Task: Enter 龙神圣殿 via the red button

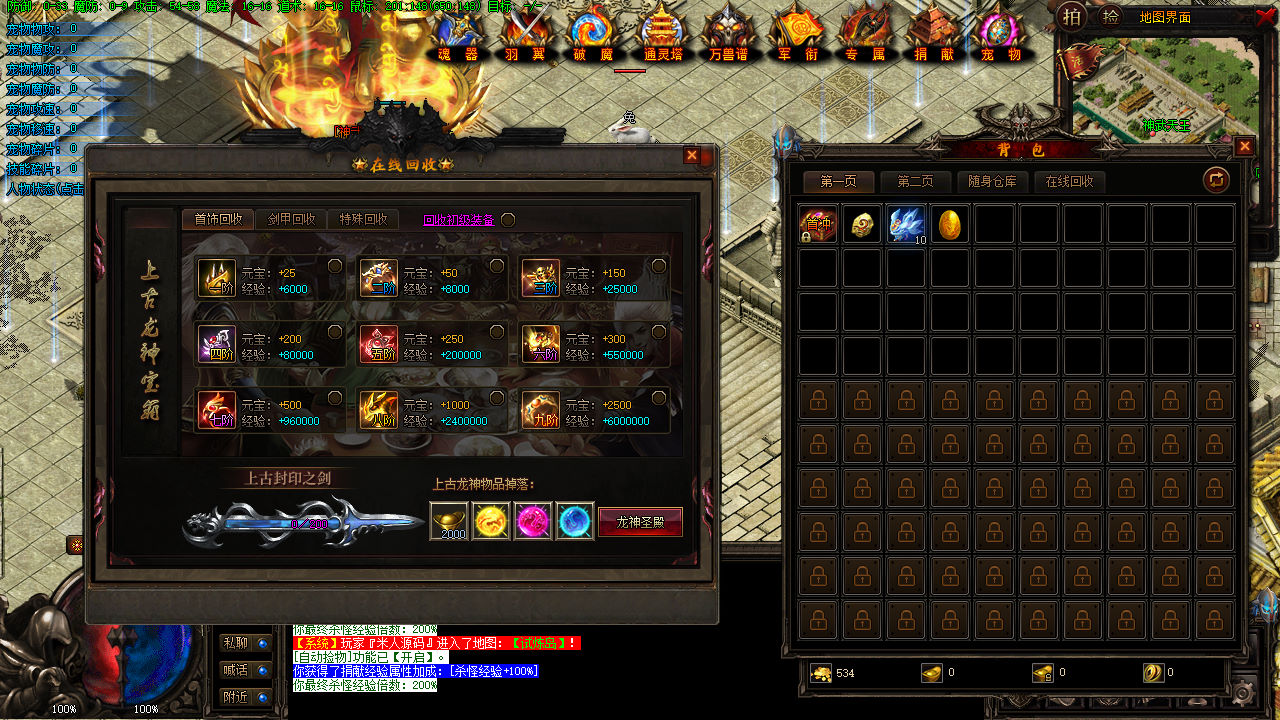Action: 640,522
